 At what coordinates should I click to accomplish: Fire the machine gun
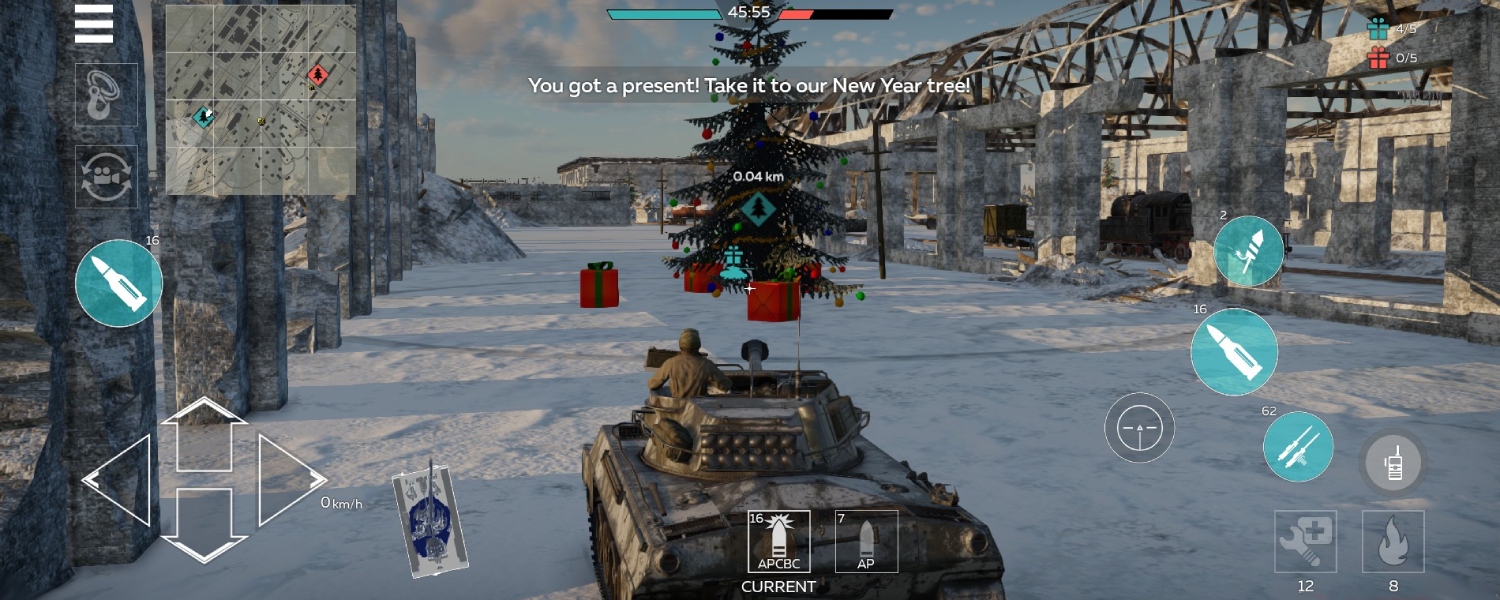pos(1298,446)
